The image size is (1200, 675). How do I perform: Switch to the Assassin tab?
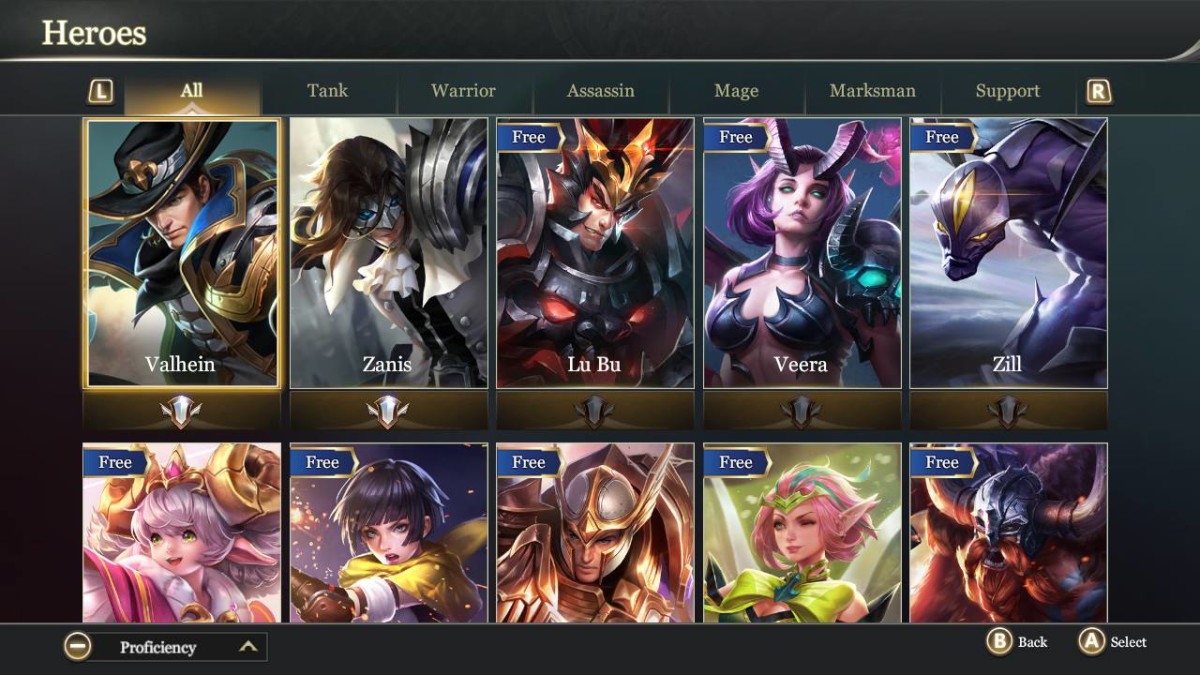click(600, 91)
